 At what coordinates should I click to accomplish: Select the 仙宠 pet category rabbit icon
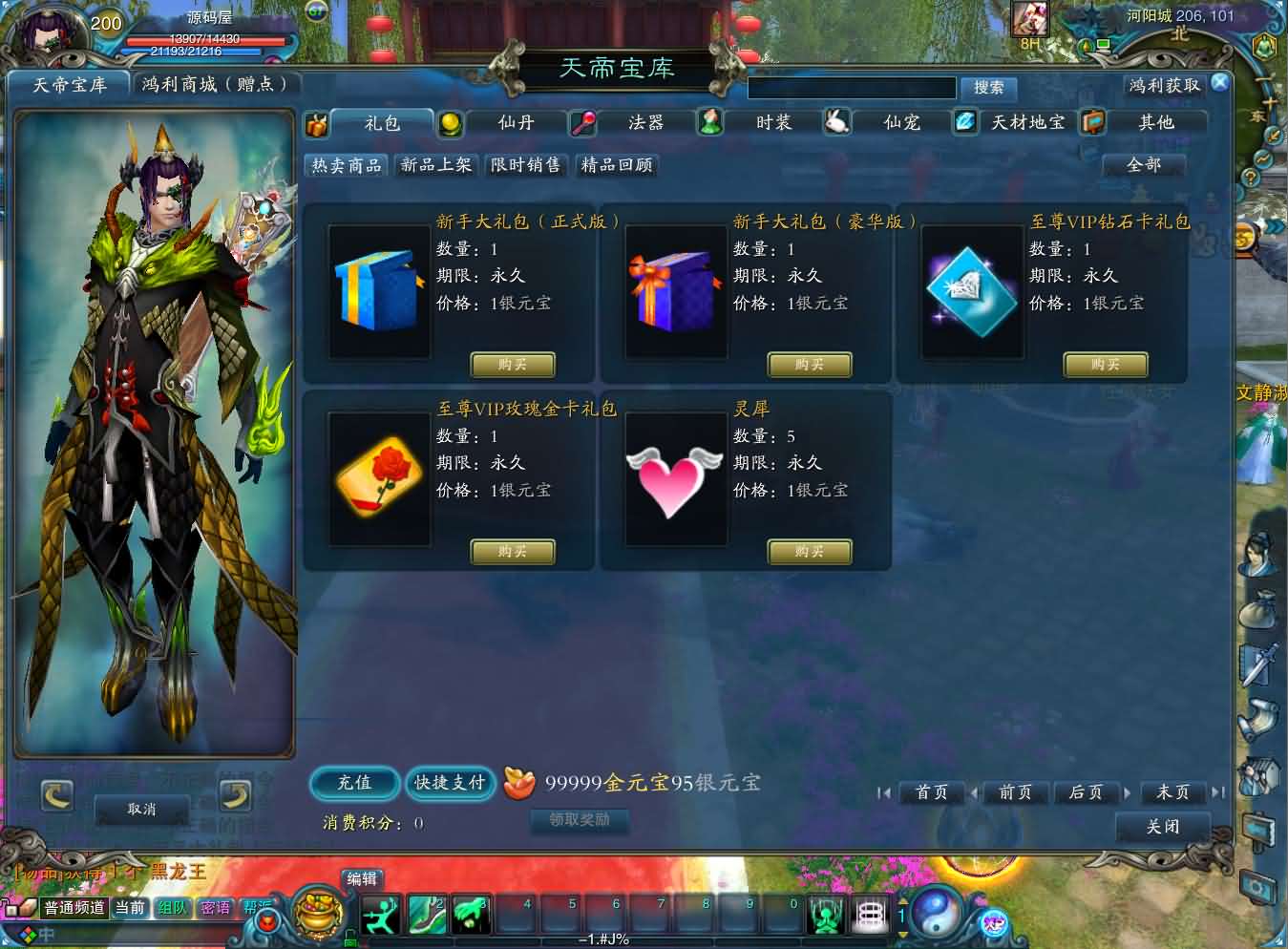click(837, 122)
